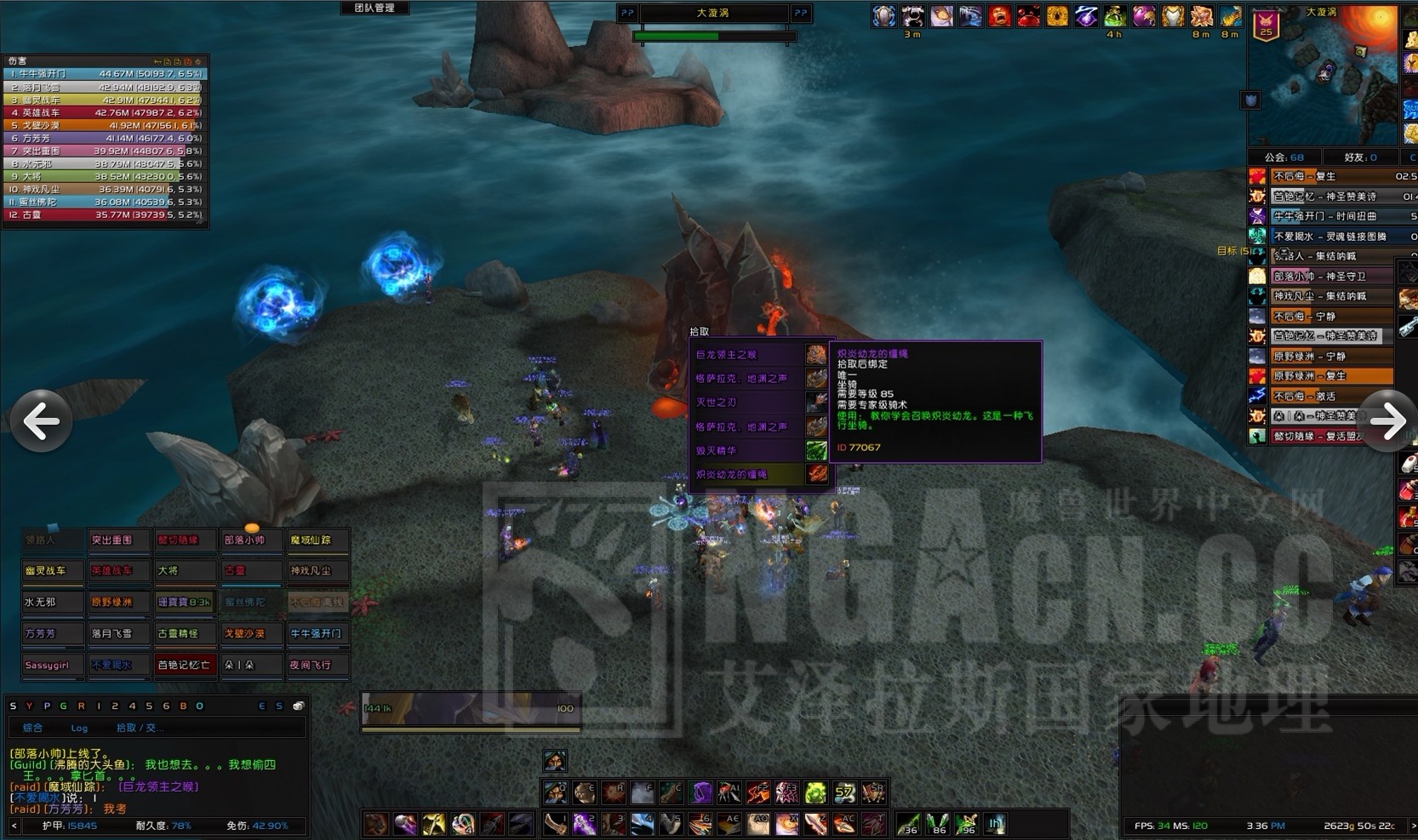Screen dimensions: 1418x840
Task: Open the left "??" selector beside the 大漩涡 boss bar
Action: click(x=627, y=13)
